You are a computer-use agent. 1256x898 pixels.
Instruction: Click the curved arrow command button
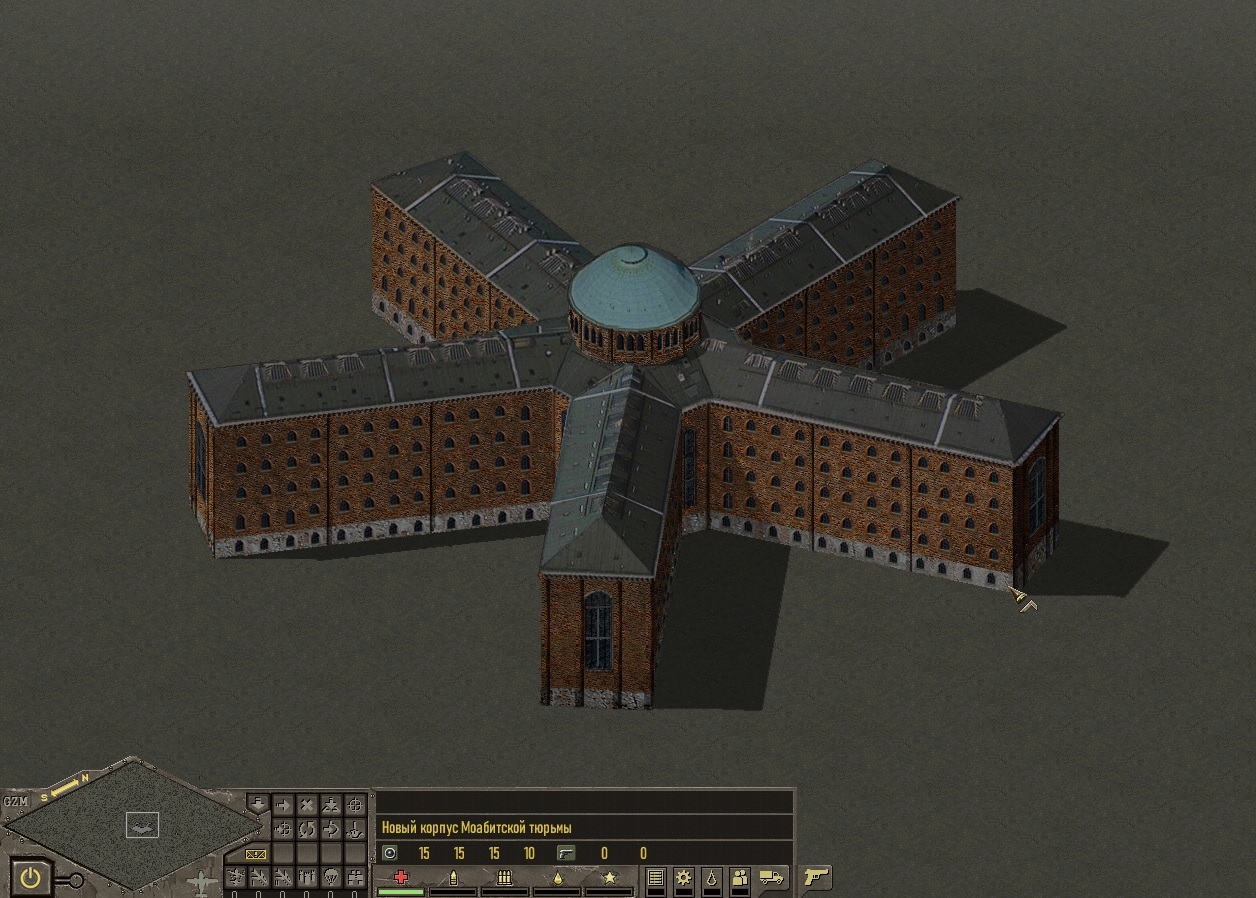pyautogui.click(x=331, y=829)
